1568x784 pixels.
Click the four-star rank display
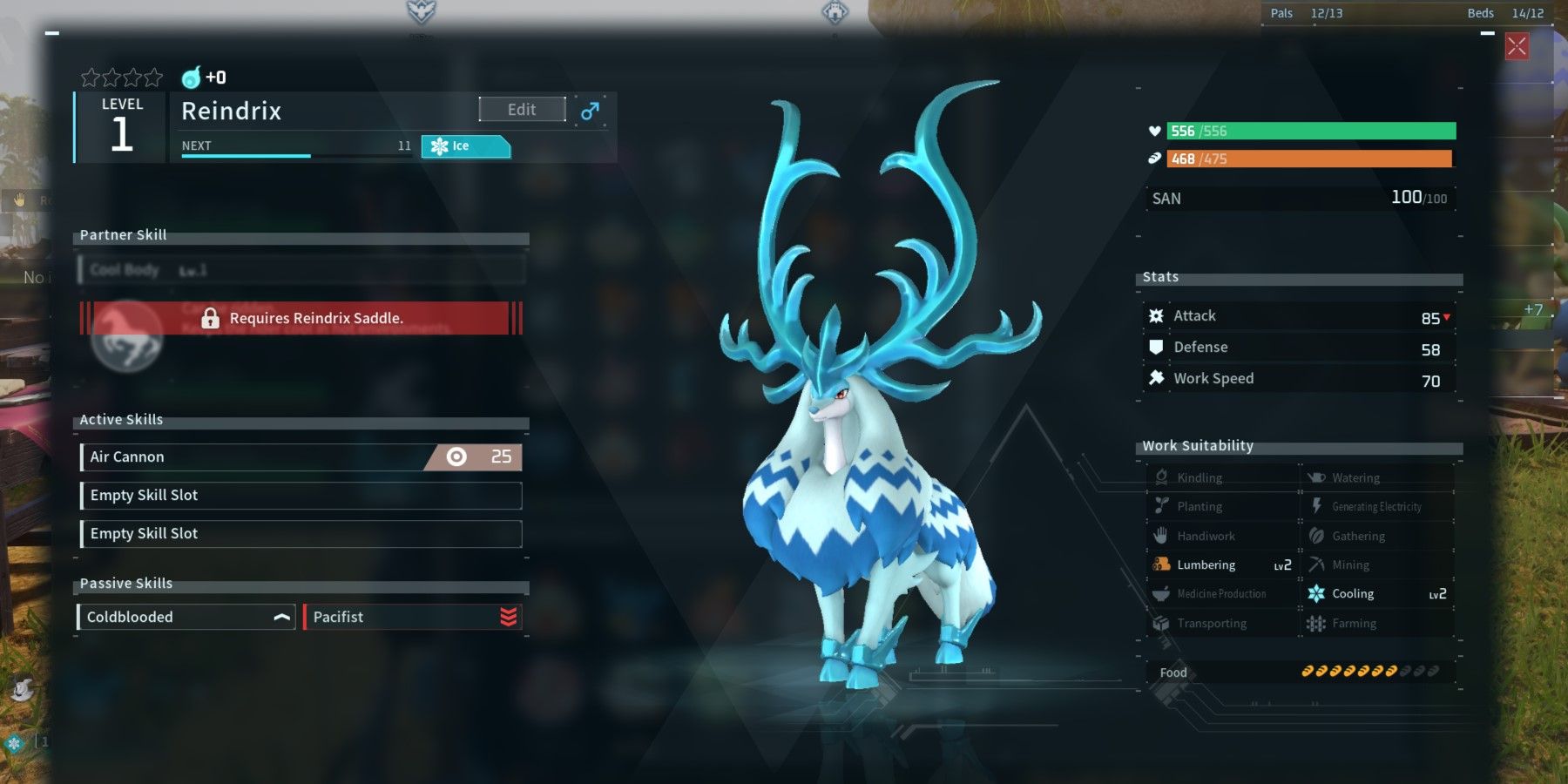(x=122, y=78)
